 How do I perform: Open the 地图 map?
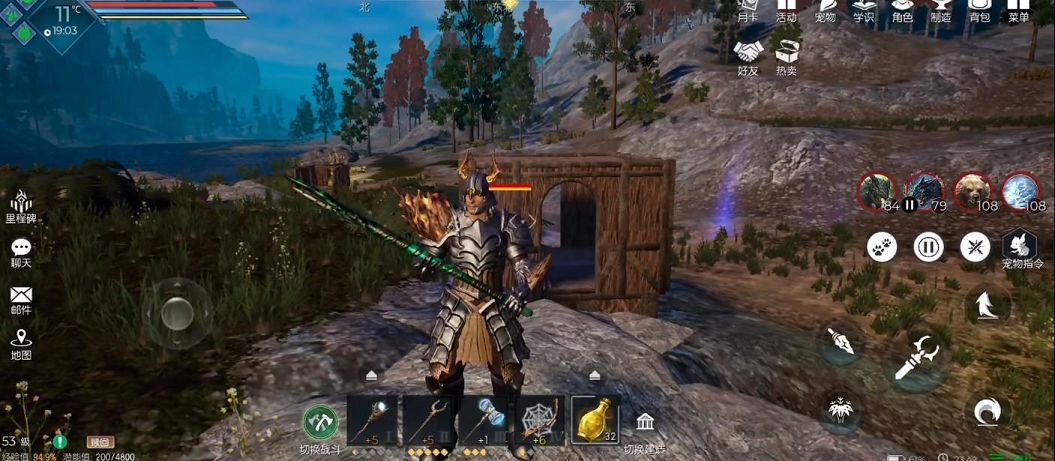[21, 344]
